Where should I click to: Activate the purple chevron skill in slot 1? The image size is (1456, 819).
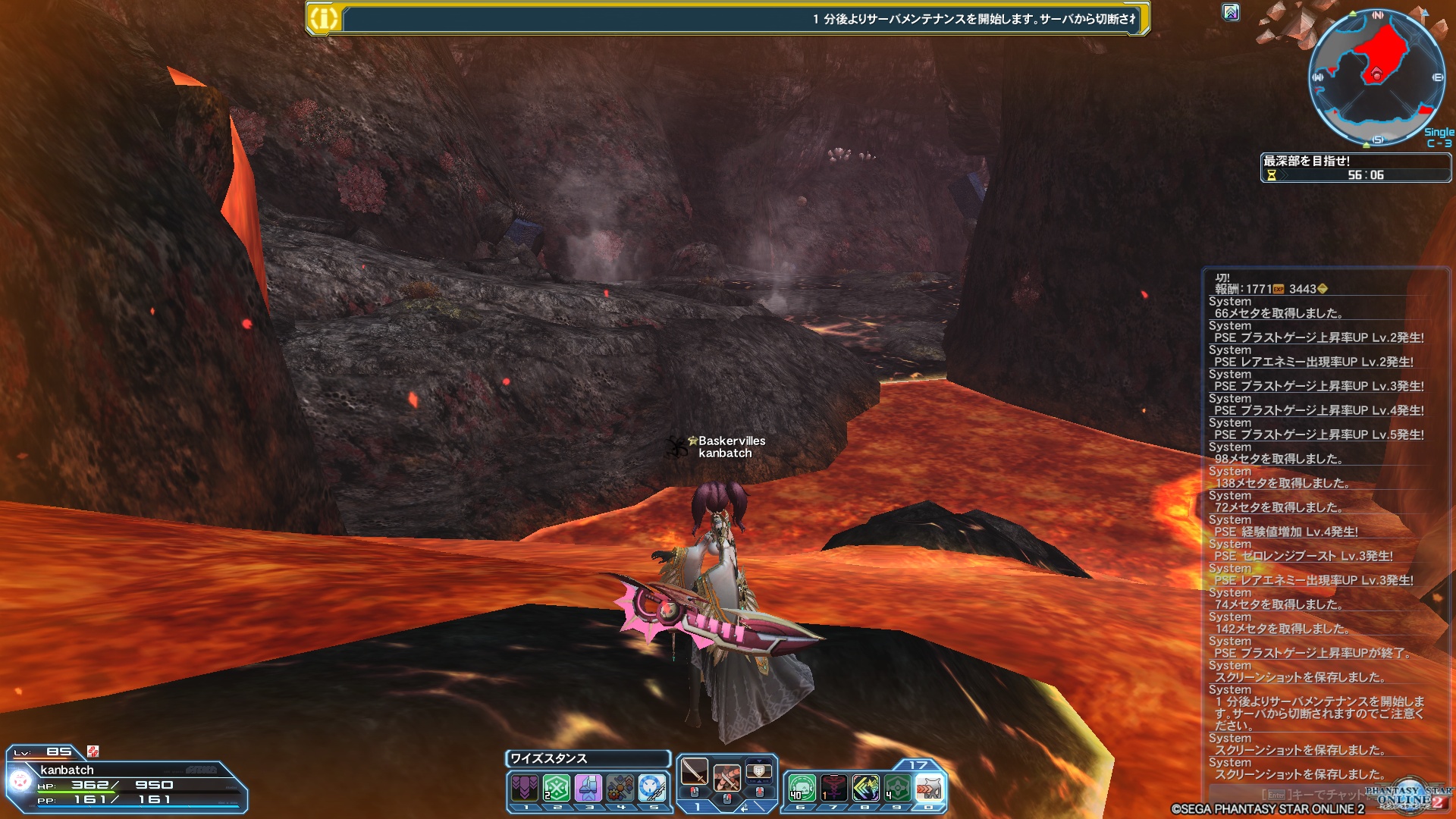pyautogui.click(x=525, y=788)
